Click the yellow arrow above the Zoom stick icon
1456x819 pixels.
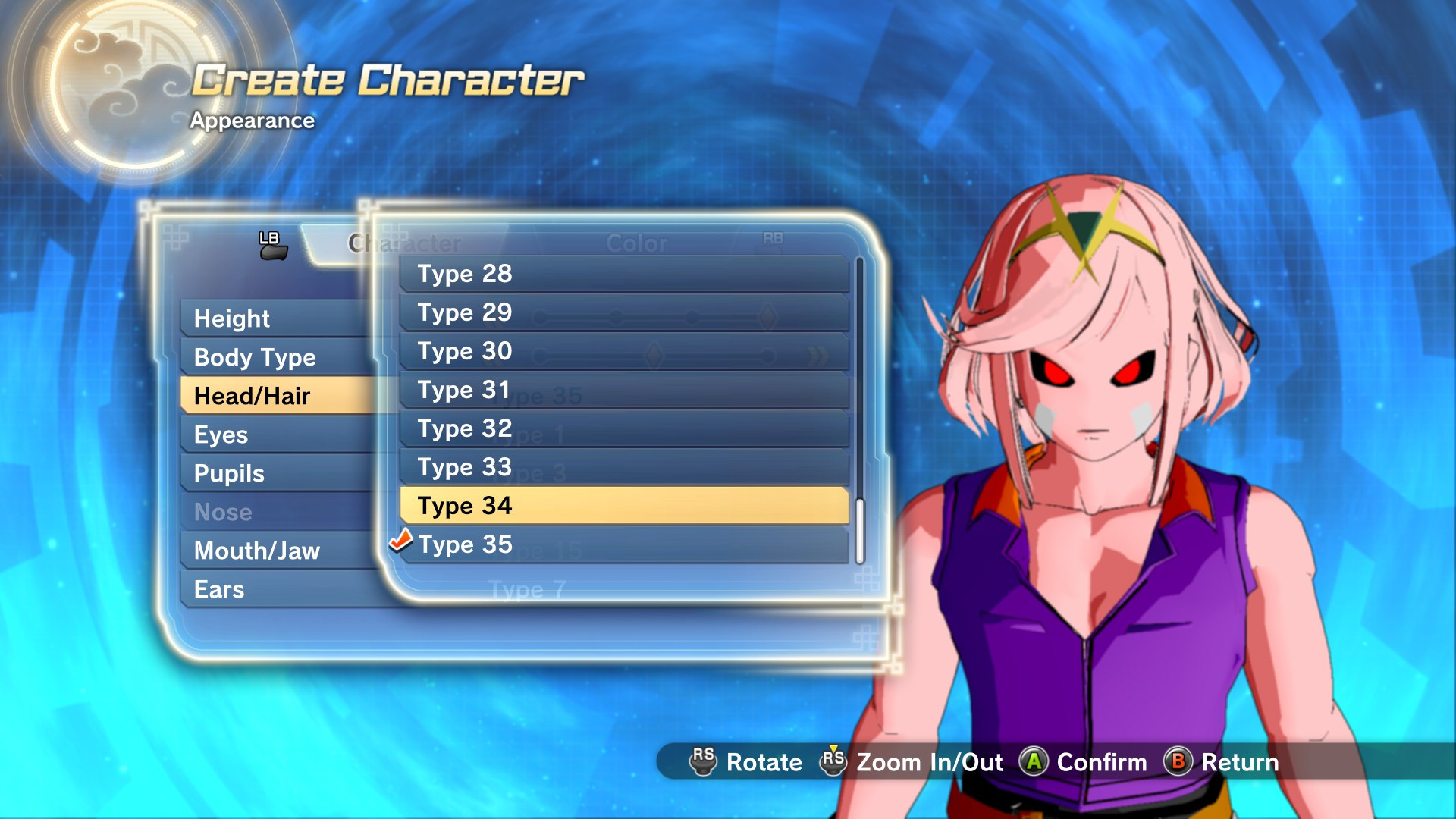point(833,746)
